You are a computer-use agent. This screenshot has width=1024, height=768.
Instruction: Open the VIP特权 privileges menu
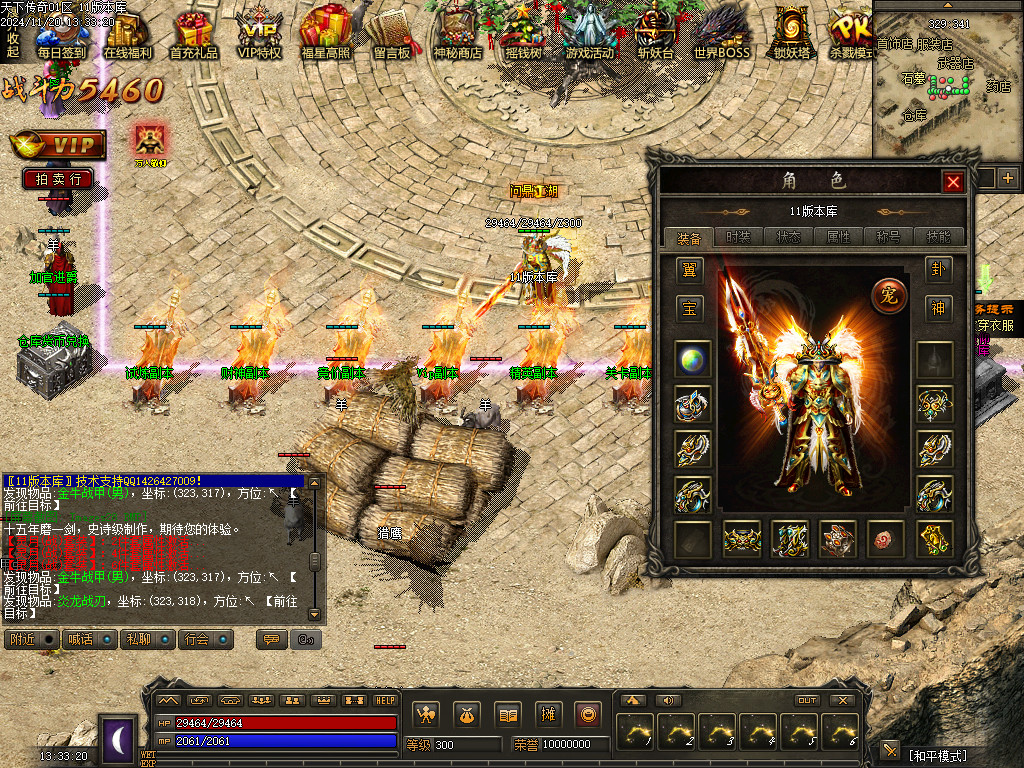point(259,35)
